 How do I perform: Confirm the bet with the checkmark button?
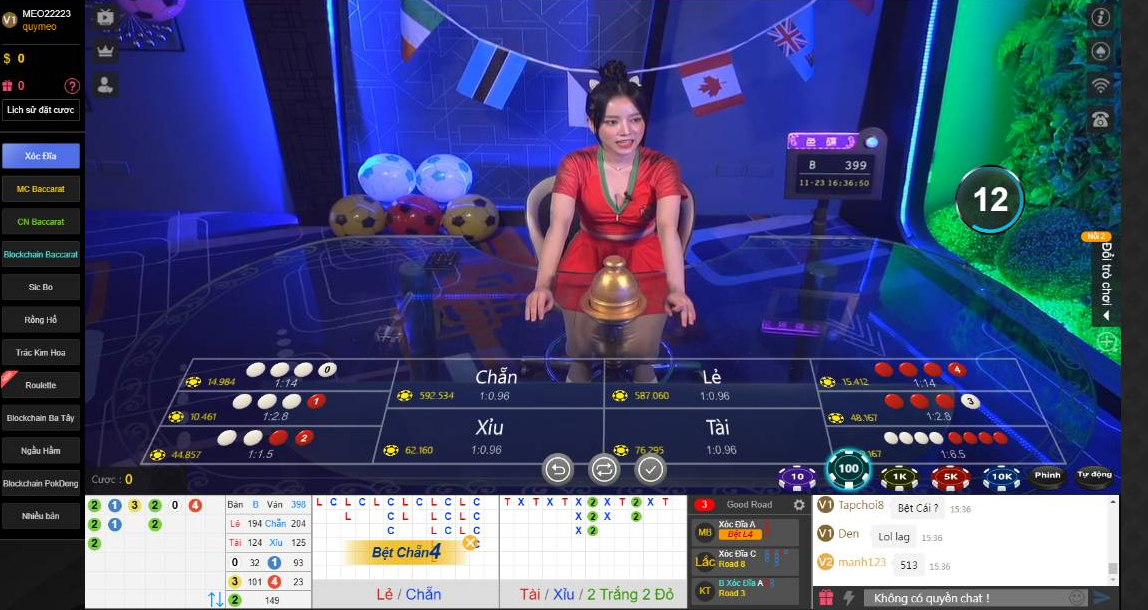pyautogui.click(x=651, y=468)
